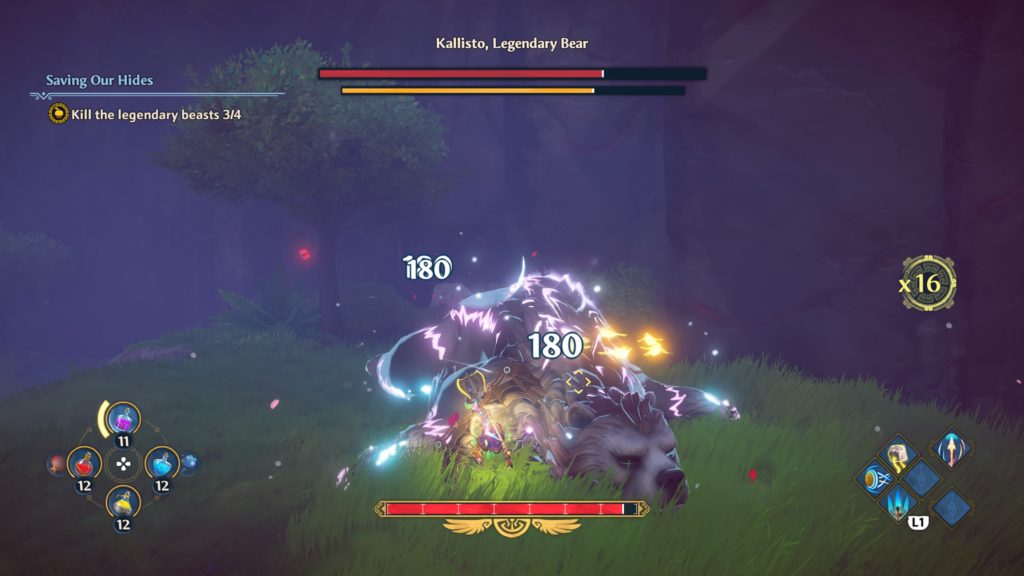Image resolution: width=1024 pixels, height=576 pixels.
Task: Use the blue stamina potion
Action: point(162,463)
